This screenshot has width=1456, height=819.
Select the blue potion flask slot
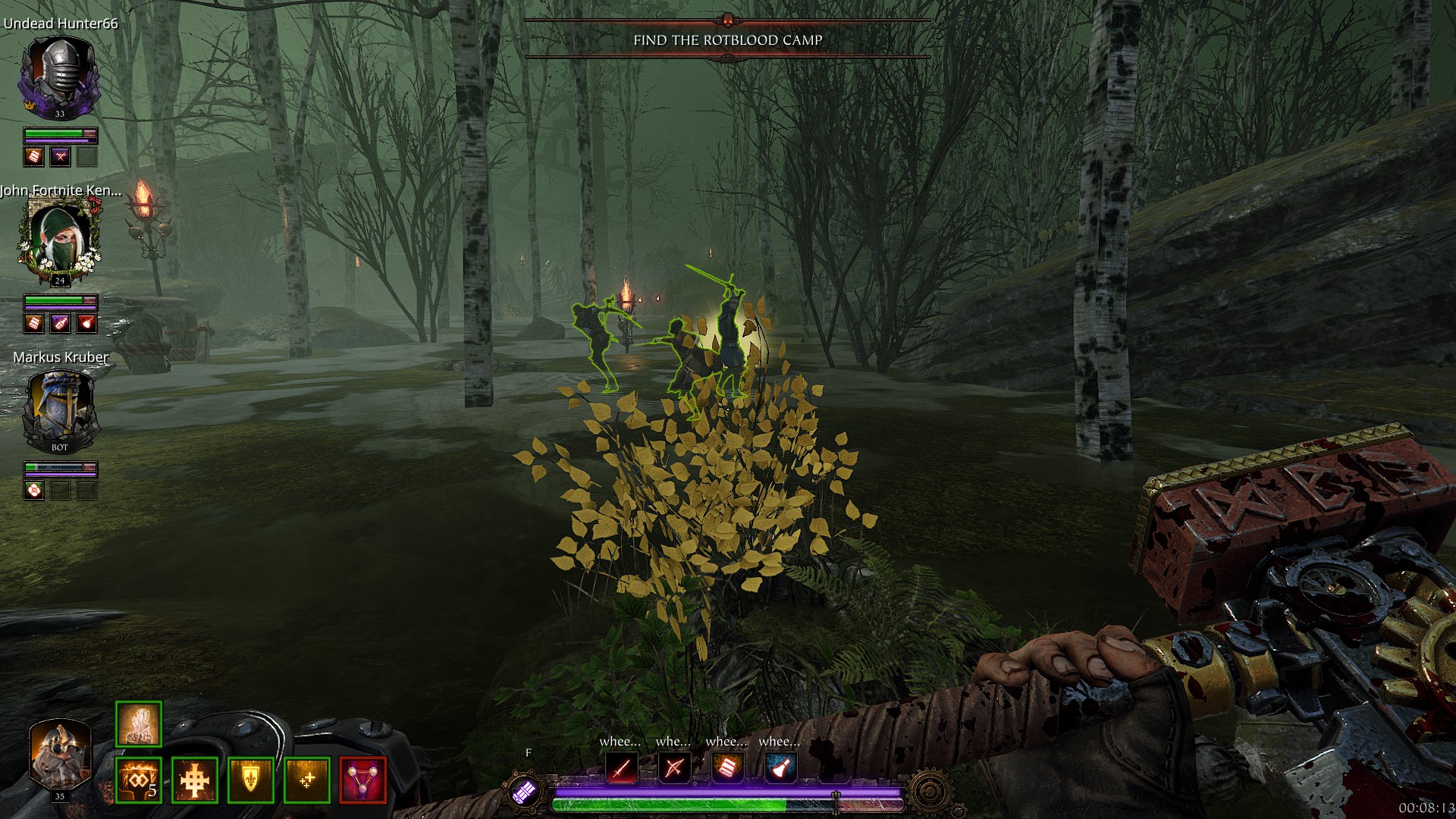[x=780, y=769]
